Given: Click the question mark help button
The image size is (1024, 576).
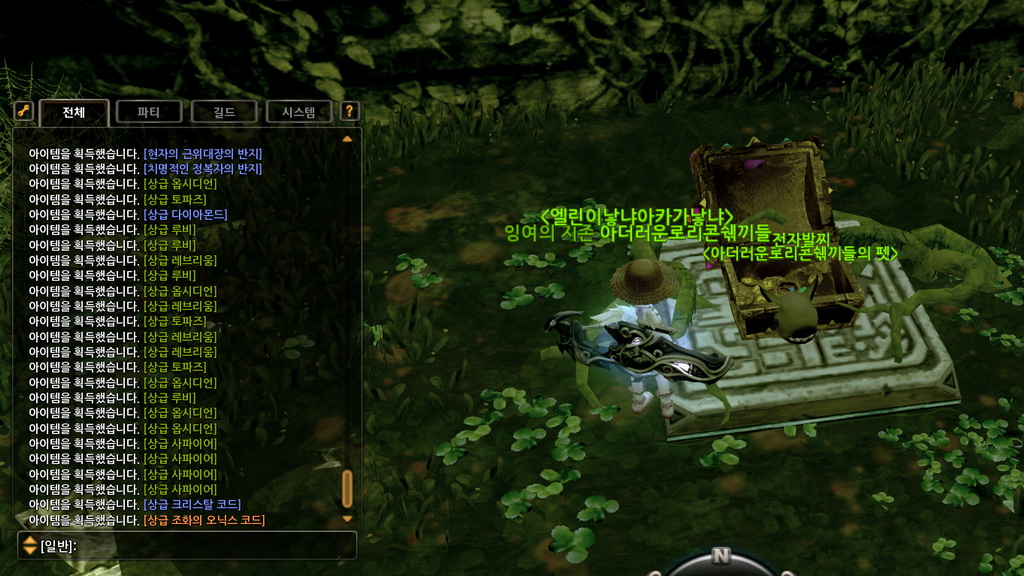Looking at the screenshot, I should tap(349, 112).
